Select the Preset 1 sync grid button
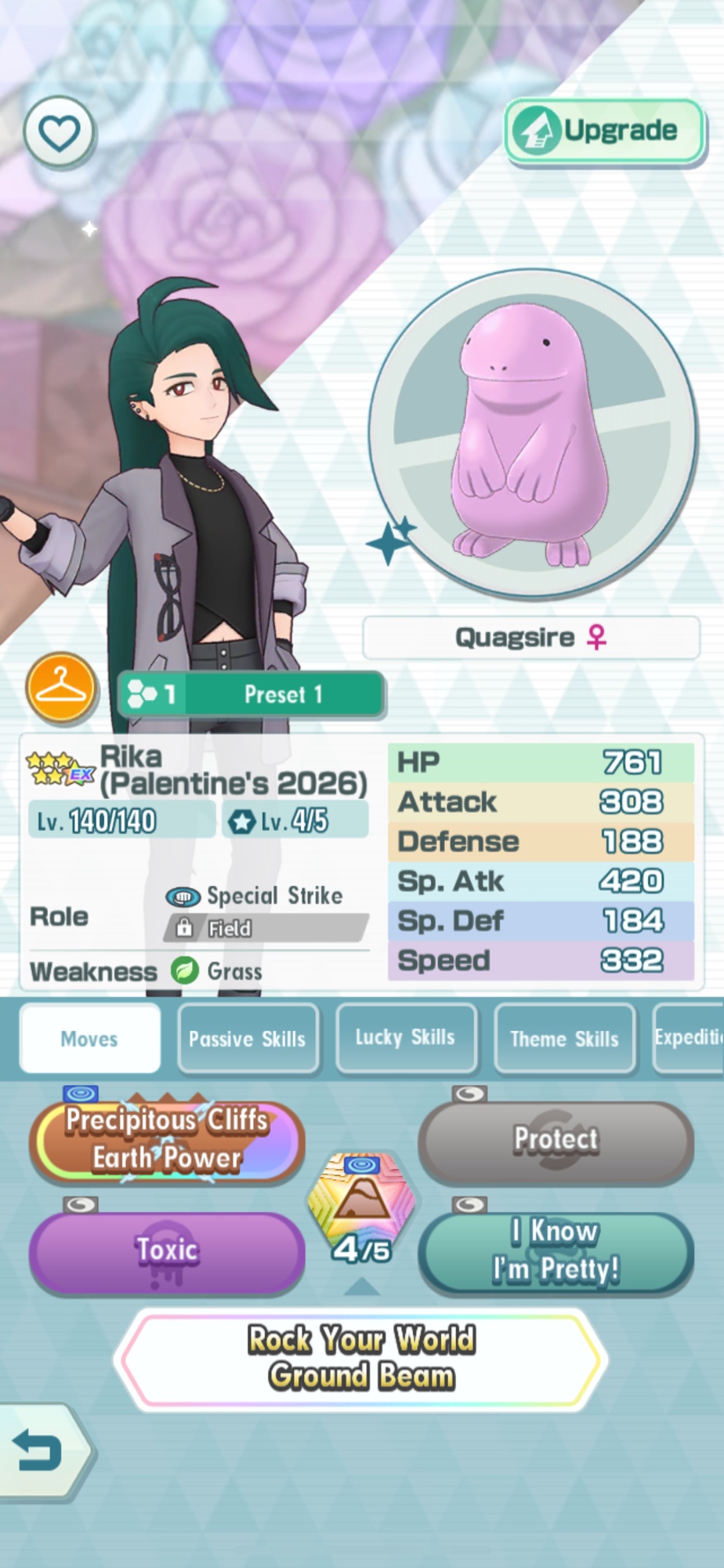 point(251,695)
